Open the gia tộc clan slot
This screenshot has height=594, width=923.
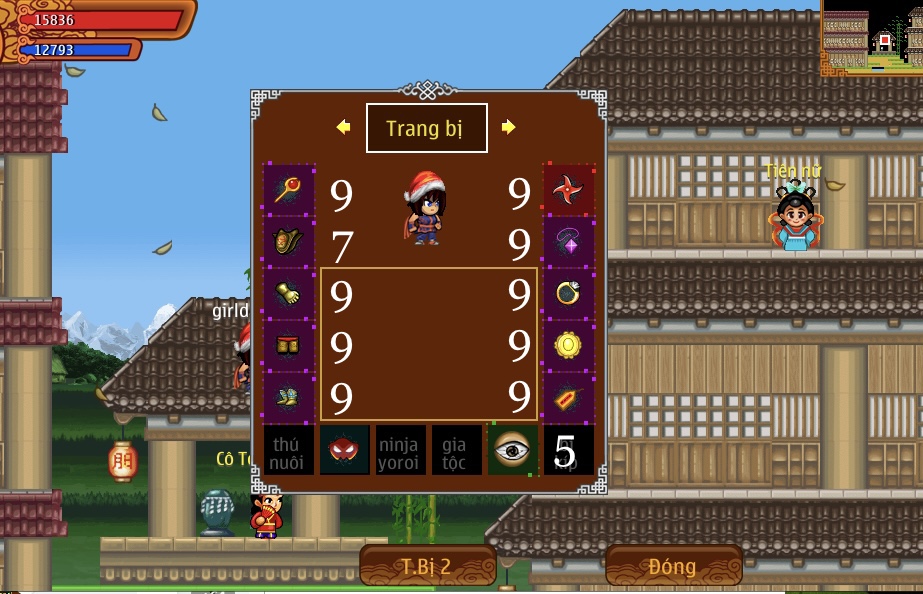click(x=457, y=450)
